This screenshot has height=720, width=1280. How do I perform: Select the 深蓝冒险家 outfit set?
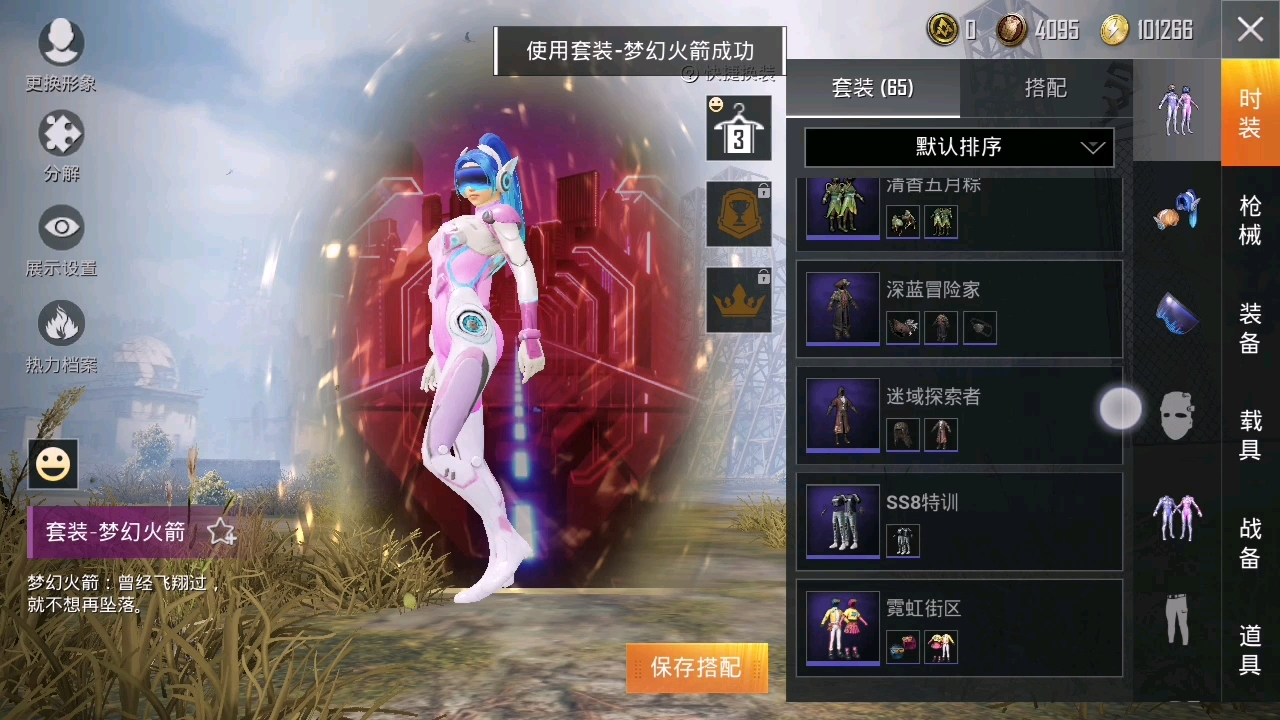(958, 310)
